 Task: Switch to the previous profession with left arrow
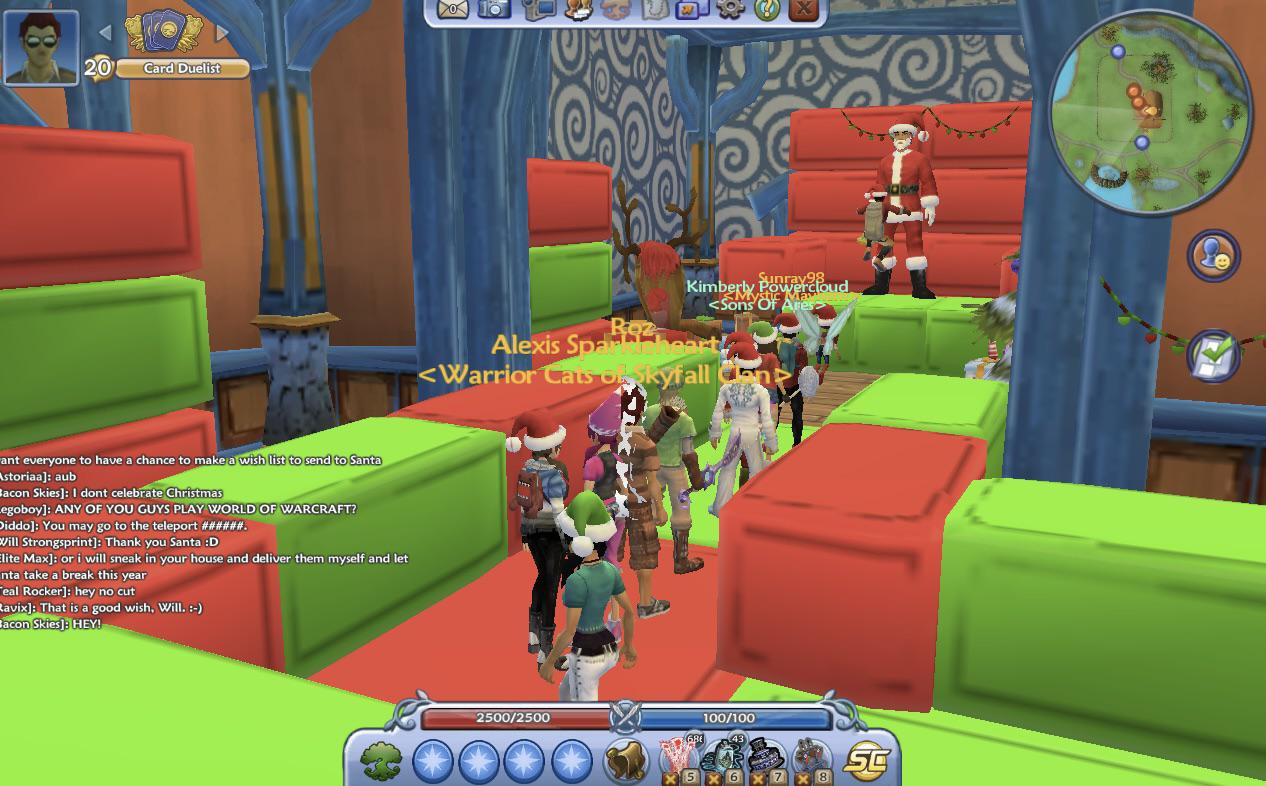tap(105, 33)
